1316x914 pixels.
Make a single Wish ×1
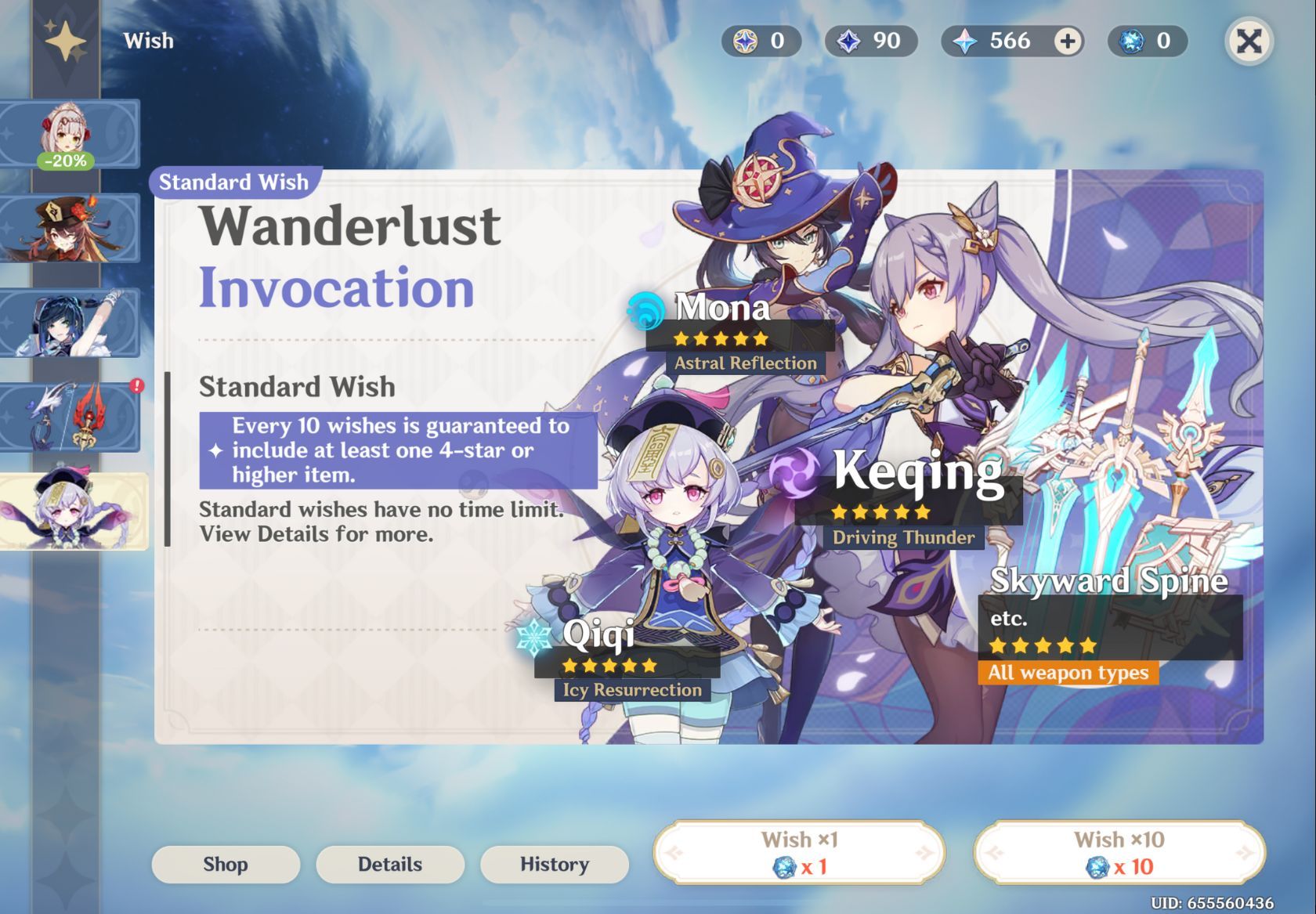coord(799,853)
